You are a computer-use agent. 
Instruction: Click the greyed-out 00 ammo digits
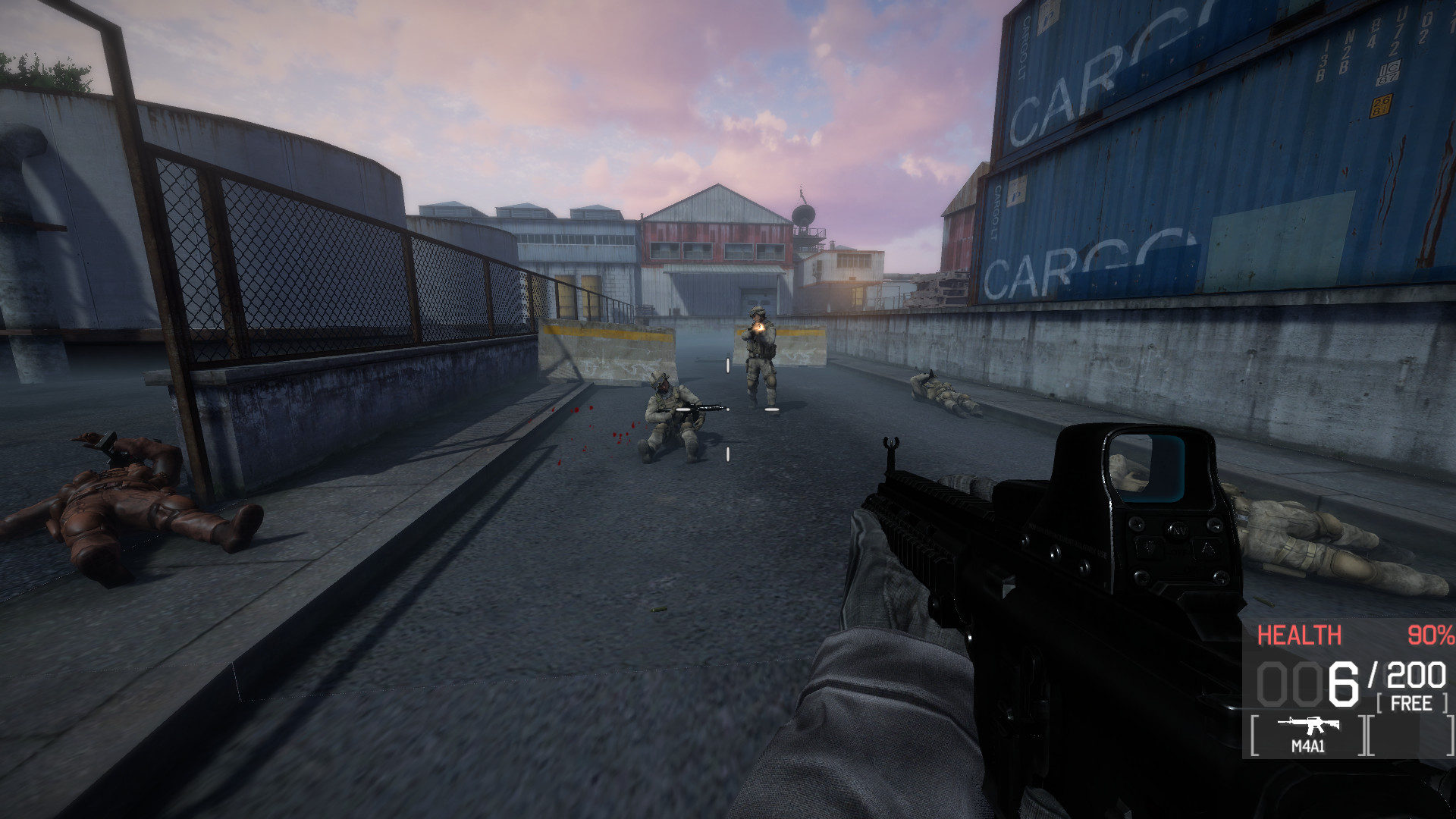[1289, 685]
